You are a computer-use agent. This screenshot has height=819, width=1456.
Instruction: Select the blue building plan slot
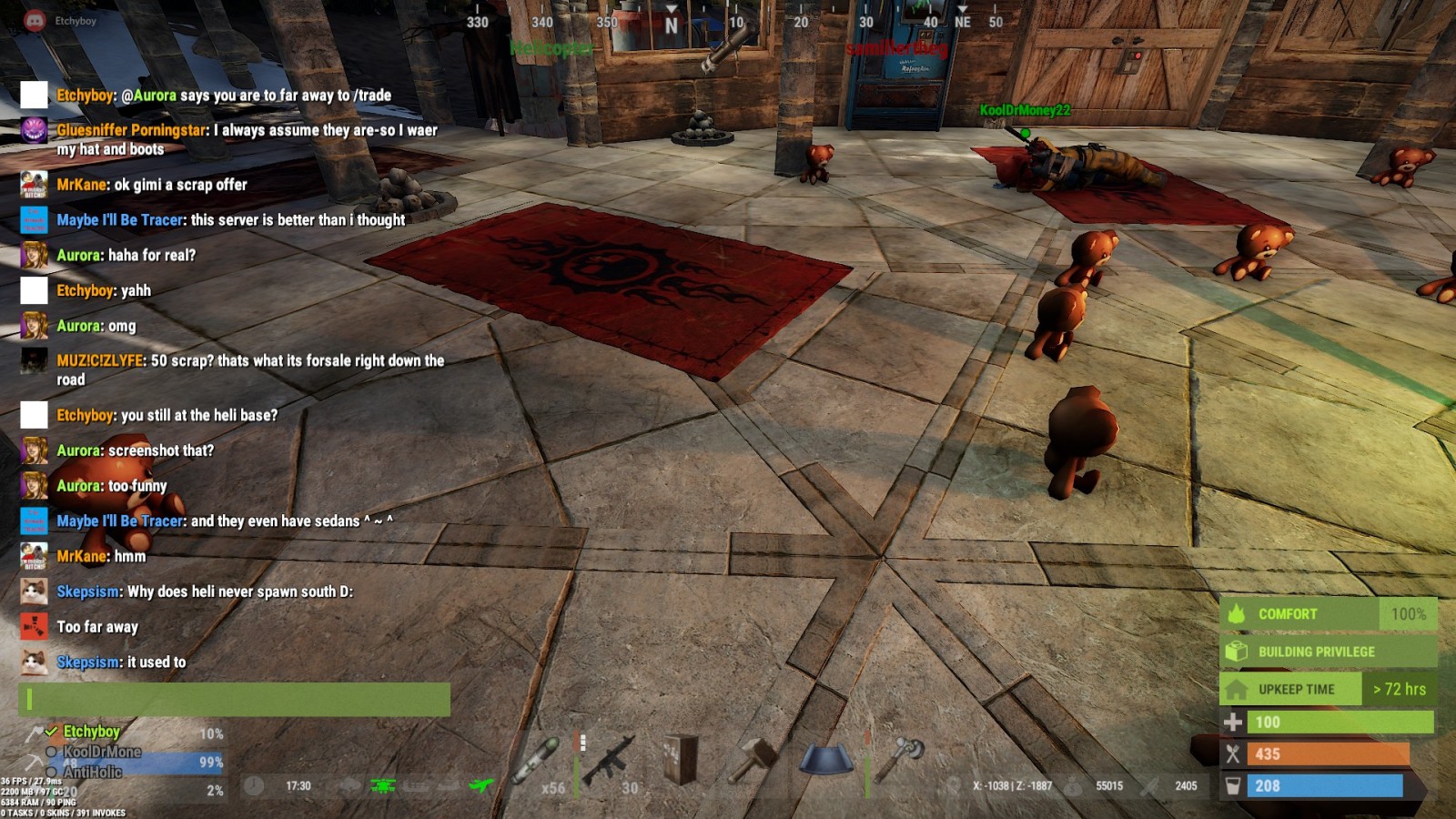(x=826, y=759)
